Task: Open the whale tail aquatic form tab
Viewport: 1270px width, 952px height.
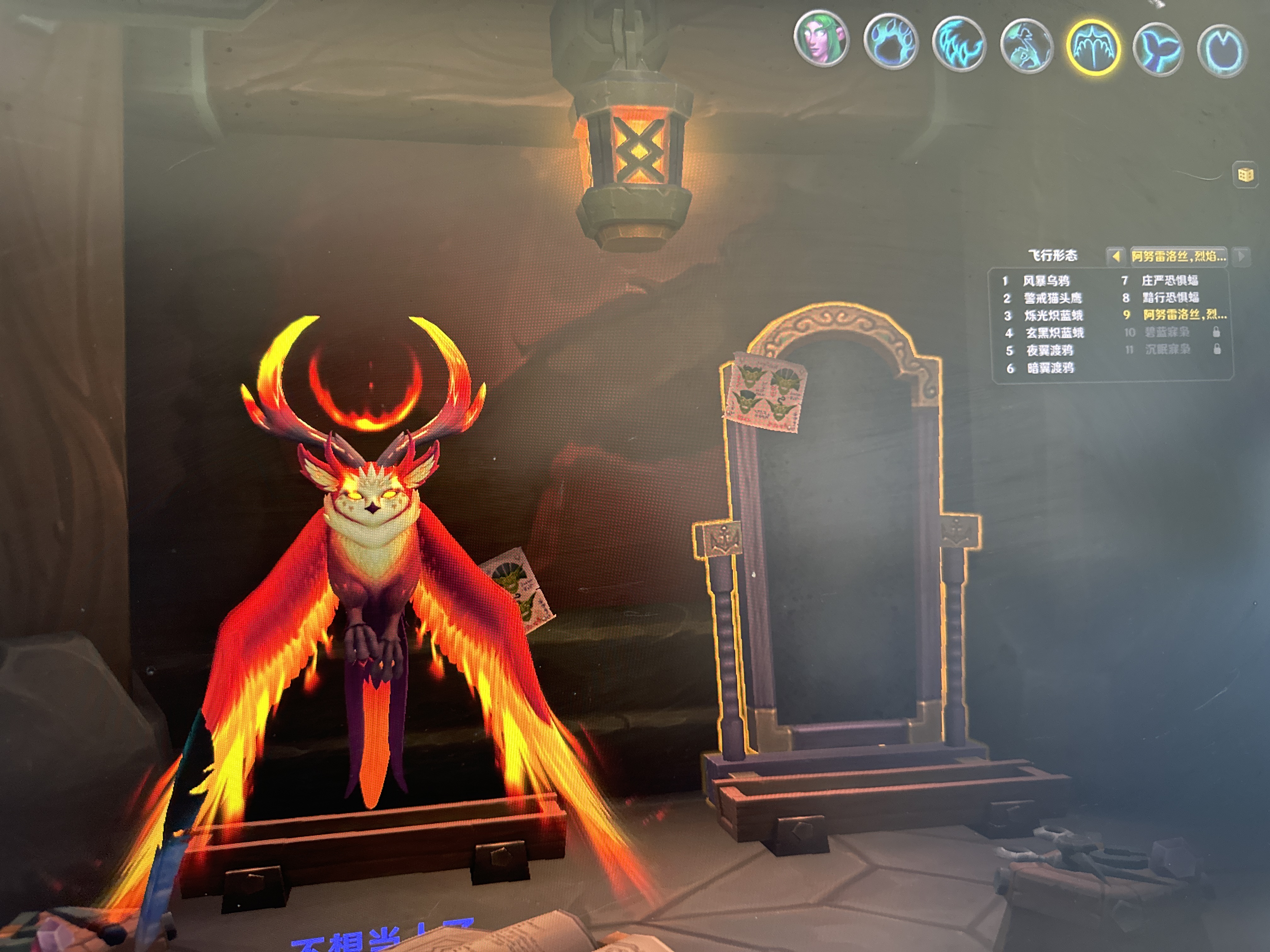Action: 1158,49
